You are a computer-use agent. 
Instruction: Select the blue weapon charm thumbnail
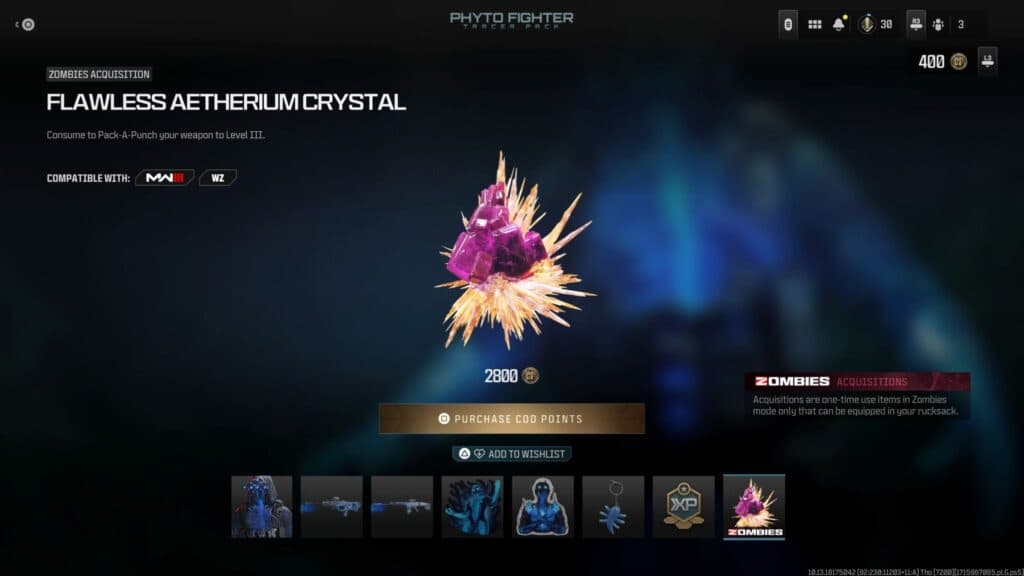click(x=613, y=506)
